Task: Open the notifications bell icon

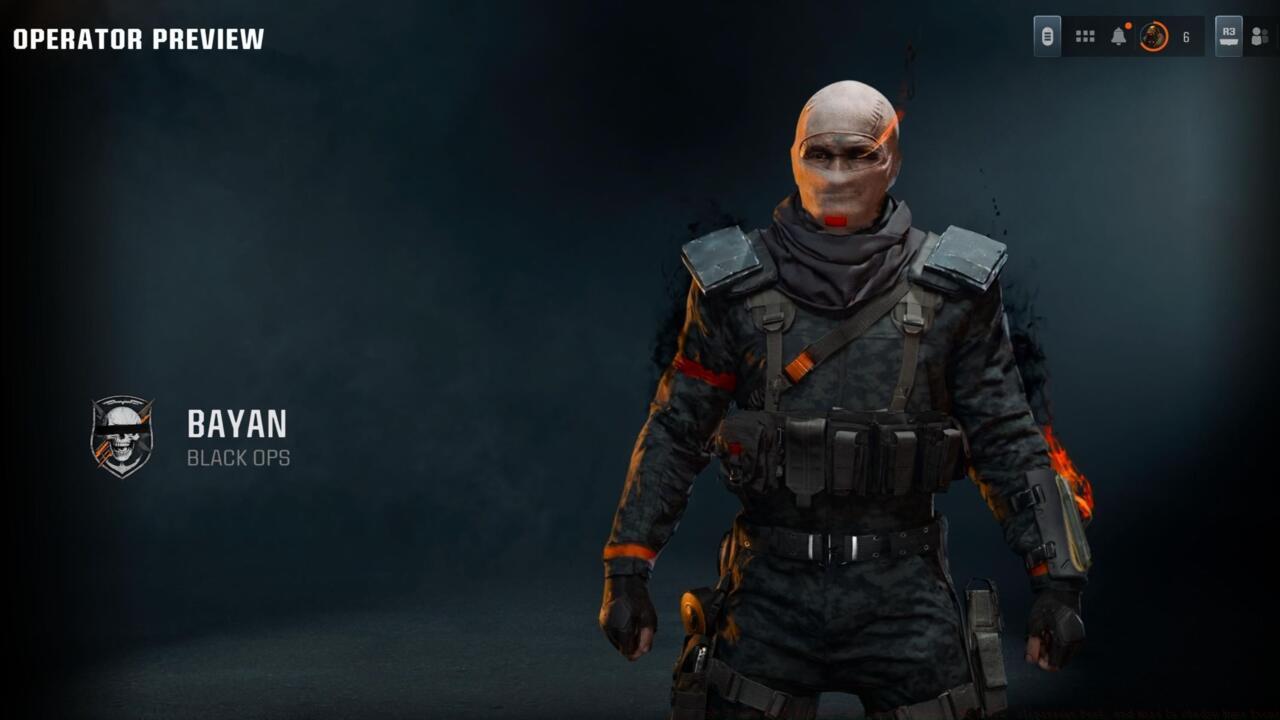Action: pyautogui.click(x=1119, y=36)
